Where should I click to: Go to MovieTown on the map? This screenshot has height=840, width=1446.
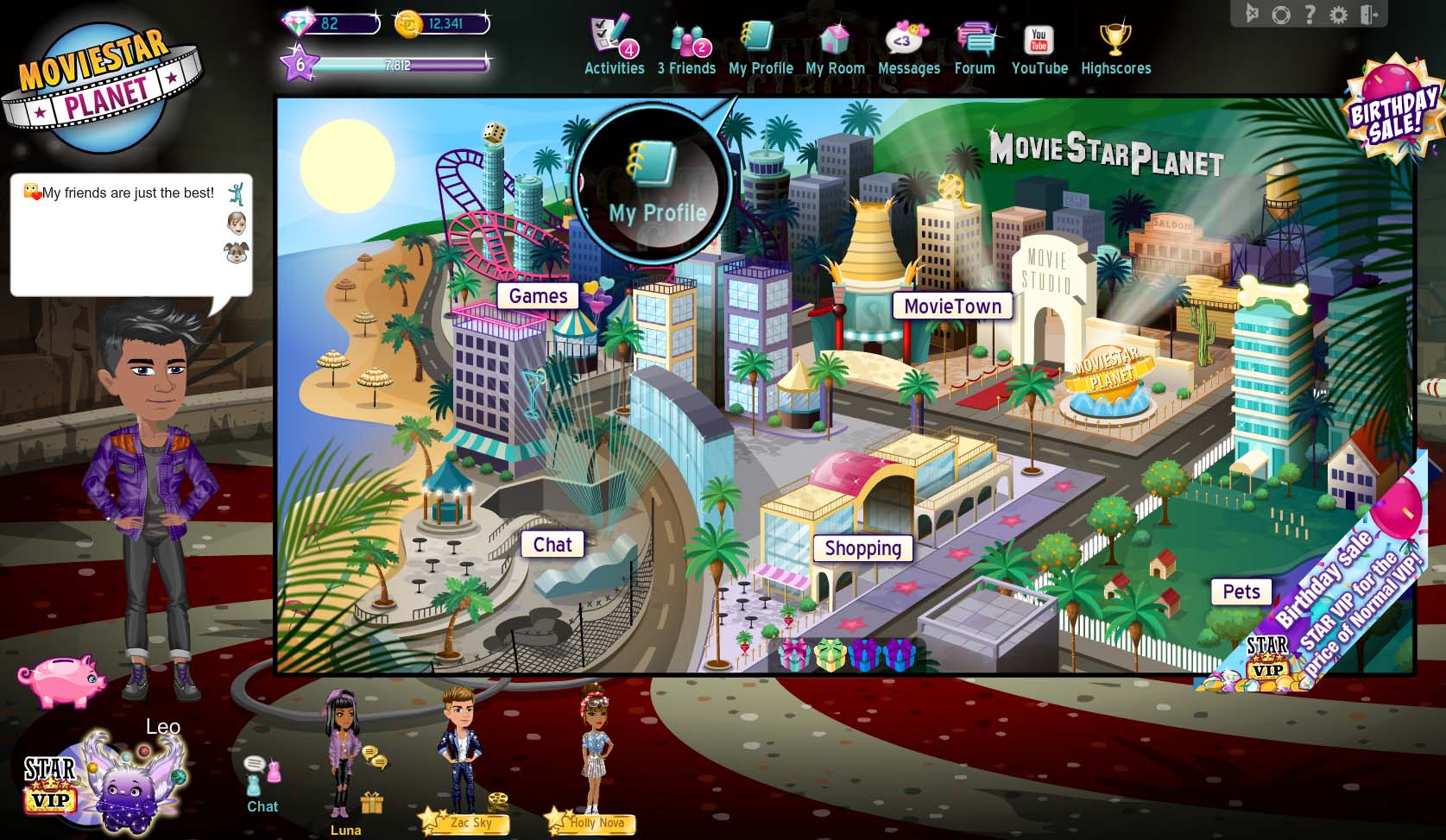click(x=952, y=306)
